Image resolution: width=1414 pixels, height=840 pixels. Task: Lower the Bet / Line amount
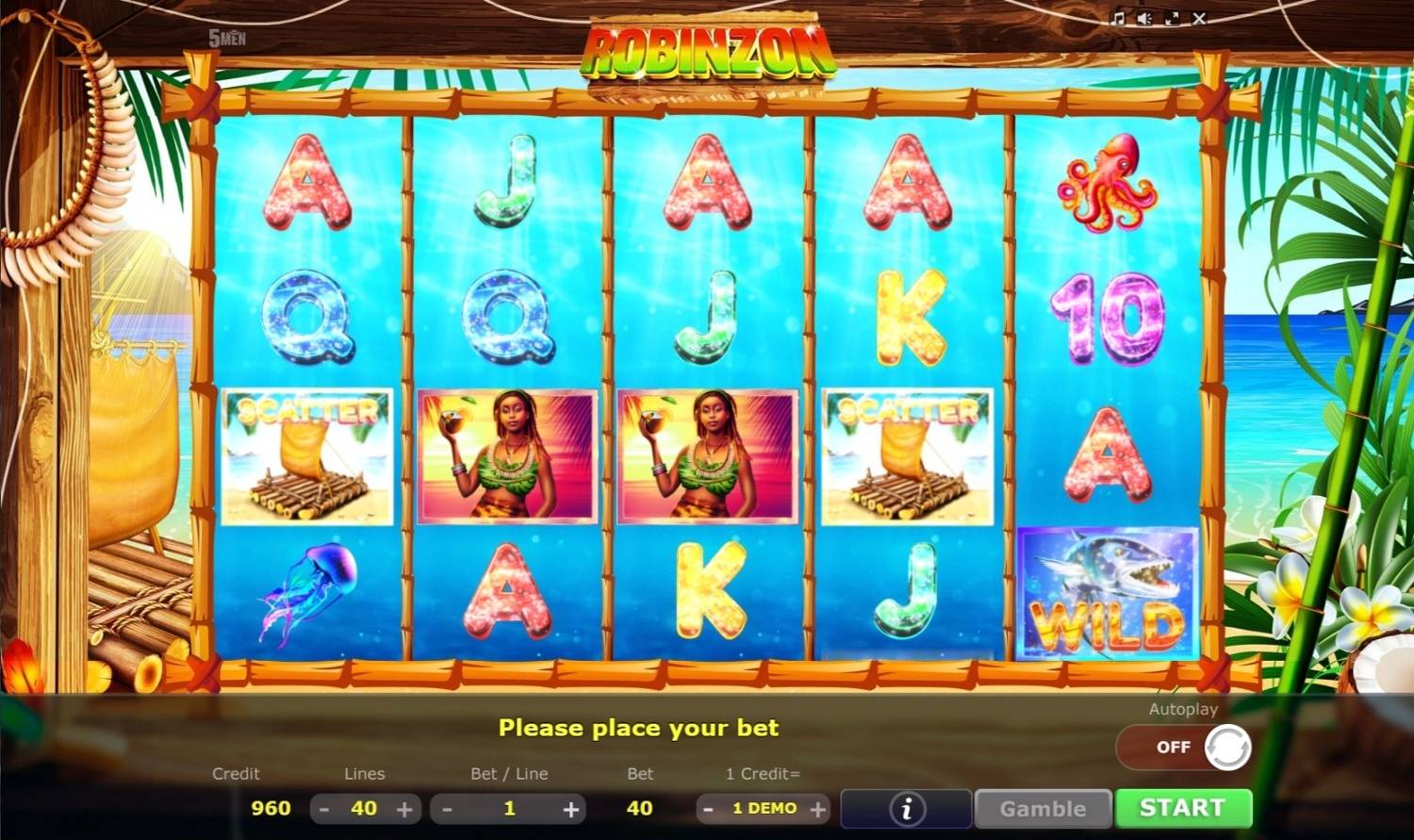[448, 809]
